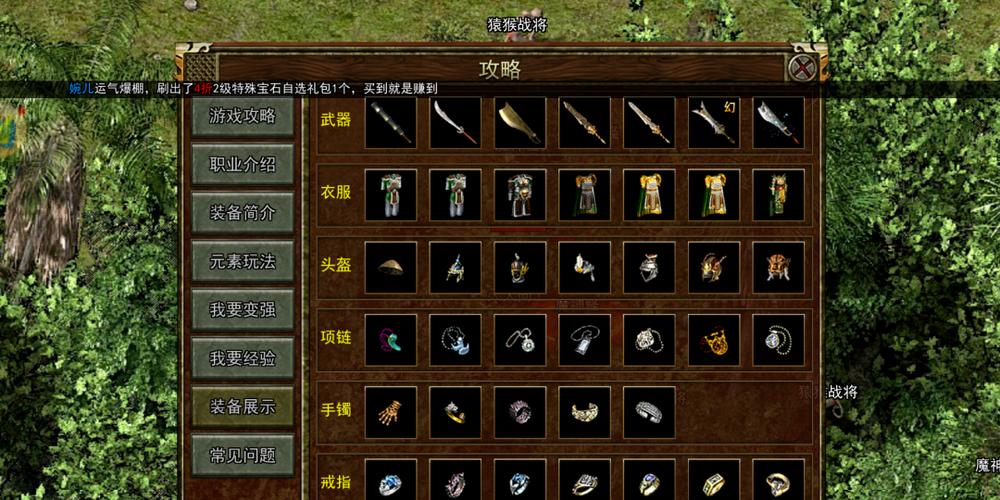The width and height of the screenshot is (1000, 500).
Task: Close the 攻略 guide window
Action: pos(802,68)
